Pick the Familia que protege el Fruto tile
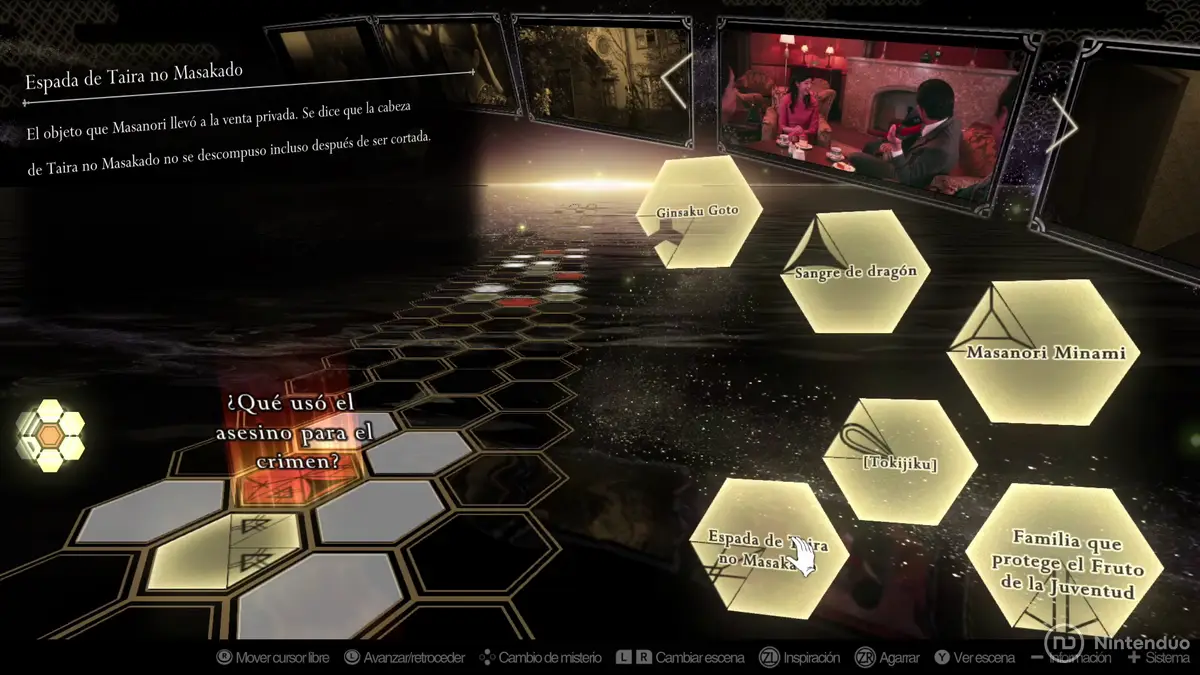 [1063, 564]
